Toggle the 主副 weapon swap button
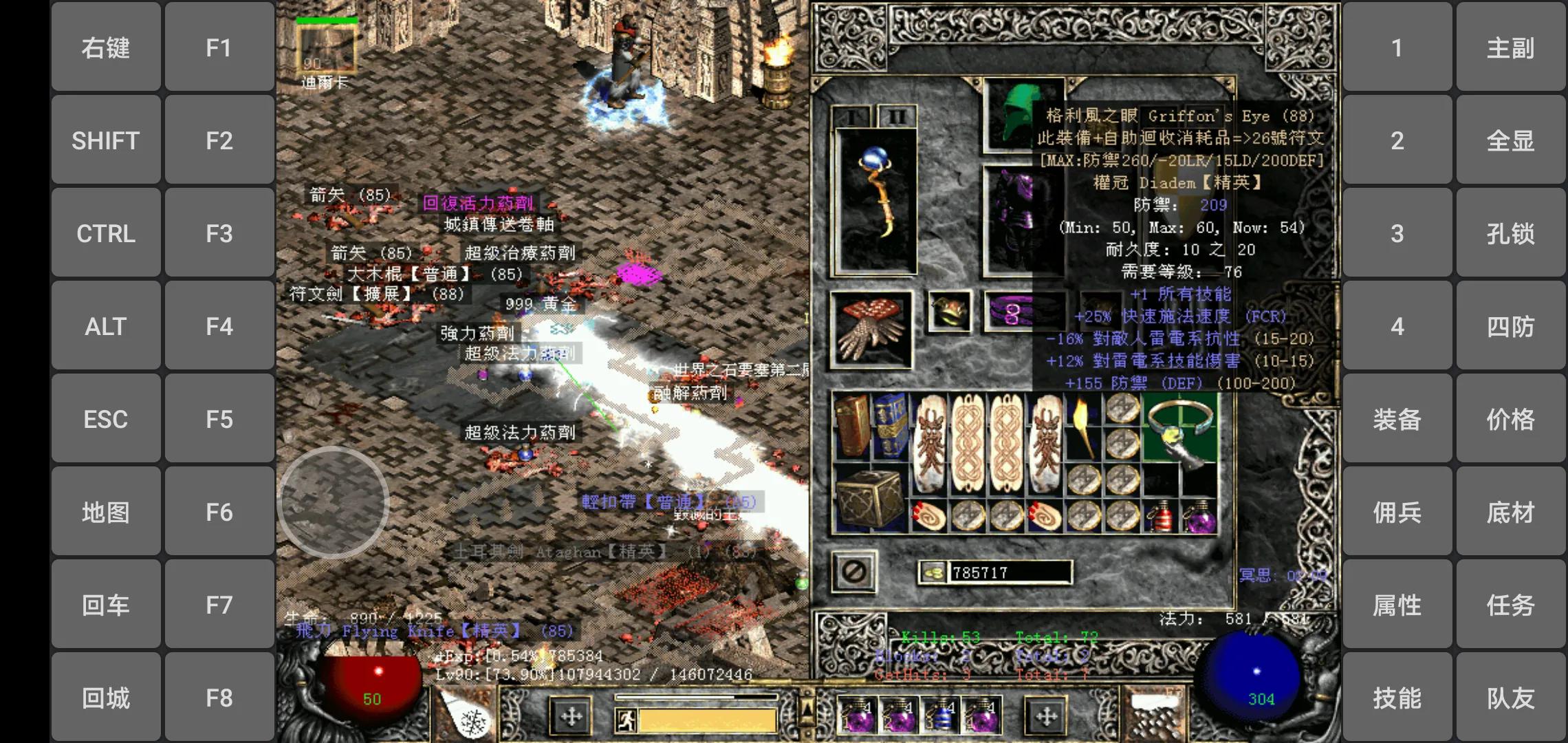This screenshot has height=743, width=1568. pyautogui.click(x=1510, y=47)
